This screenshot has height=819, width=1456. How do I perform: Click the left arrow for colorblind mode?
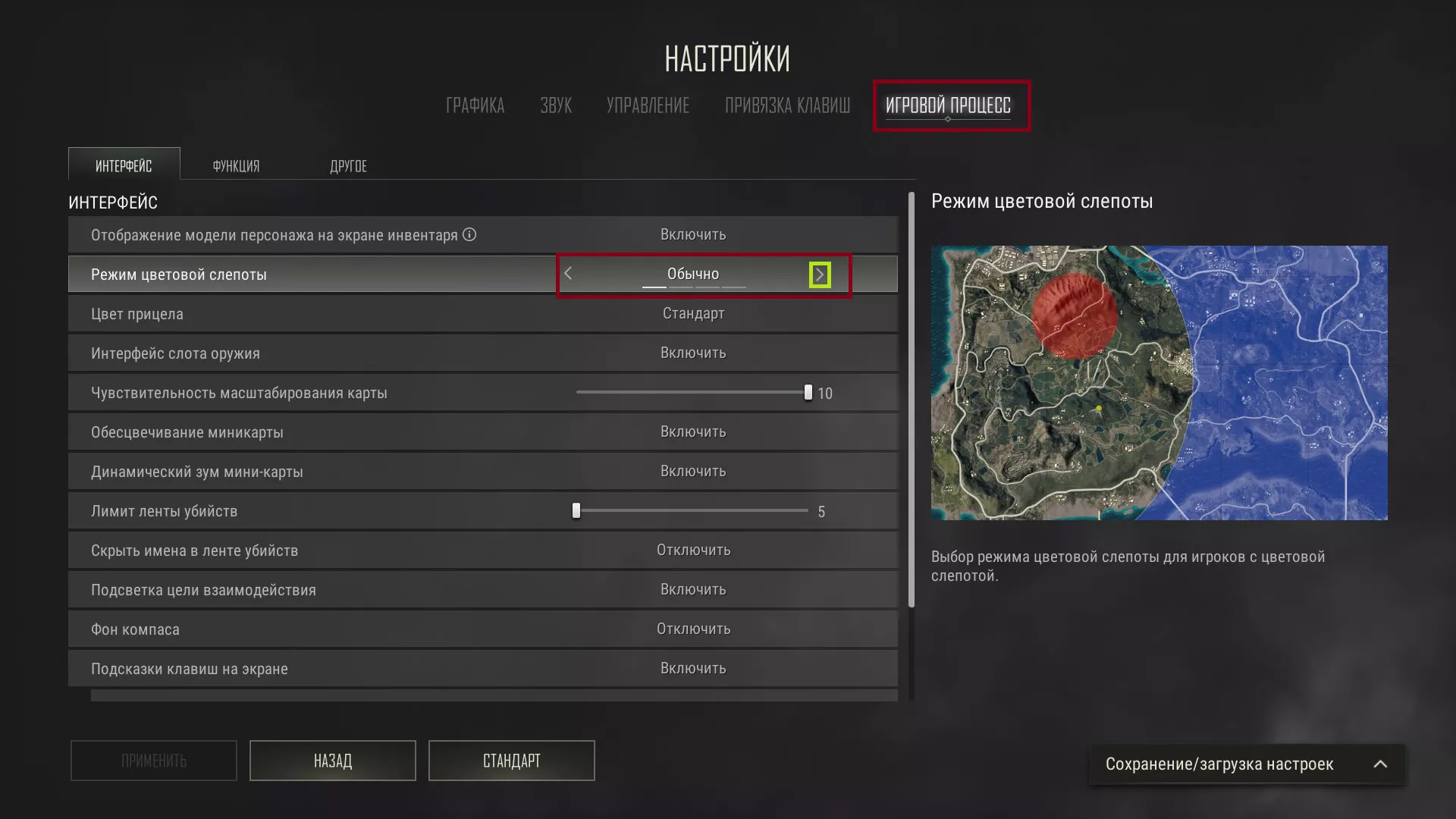pos(569,274)
